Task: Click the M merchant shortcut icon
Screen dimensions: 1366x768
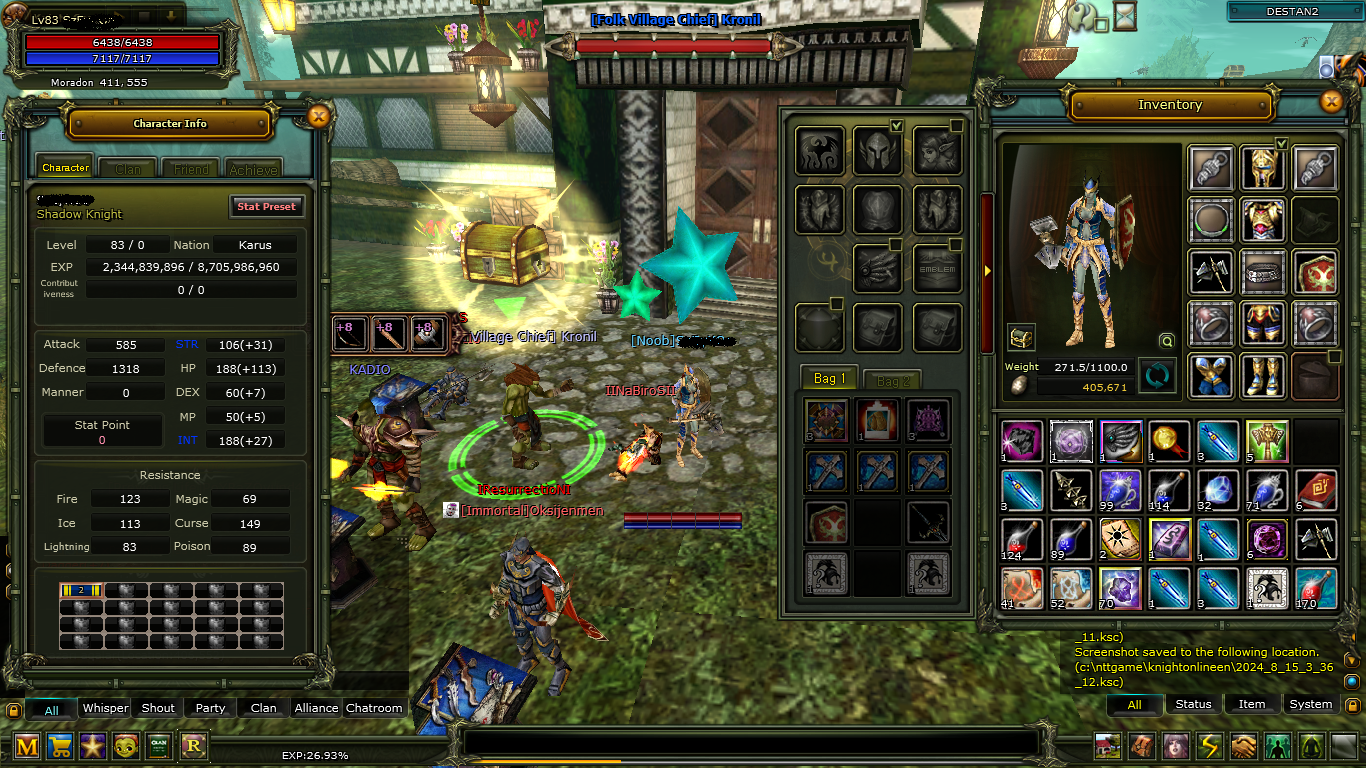Action: point(25,746)
